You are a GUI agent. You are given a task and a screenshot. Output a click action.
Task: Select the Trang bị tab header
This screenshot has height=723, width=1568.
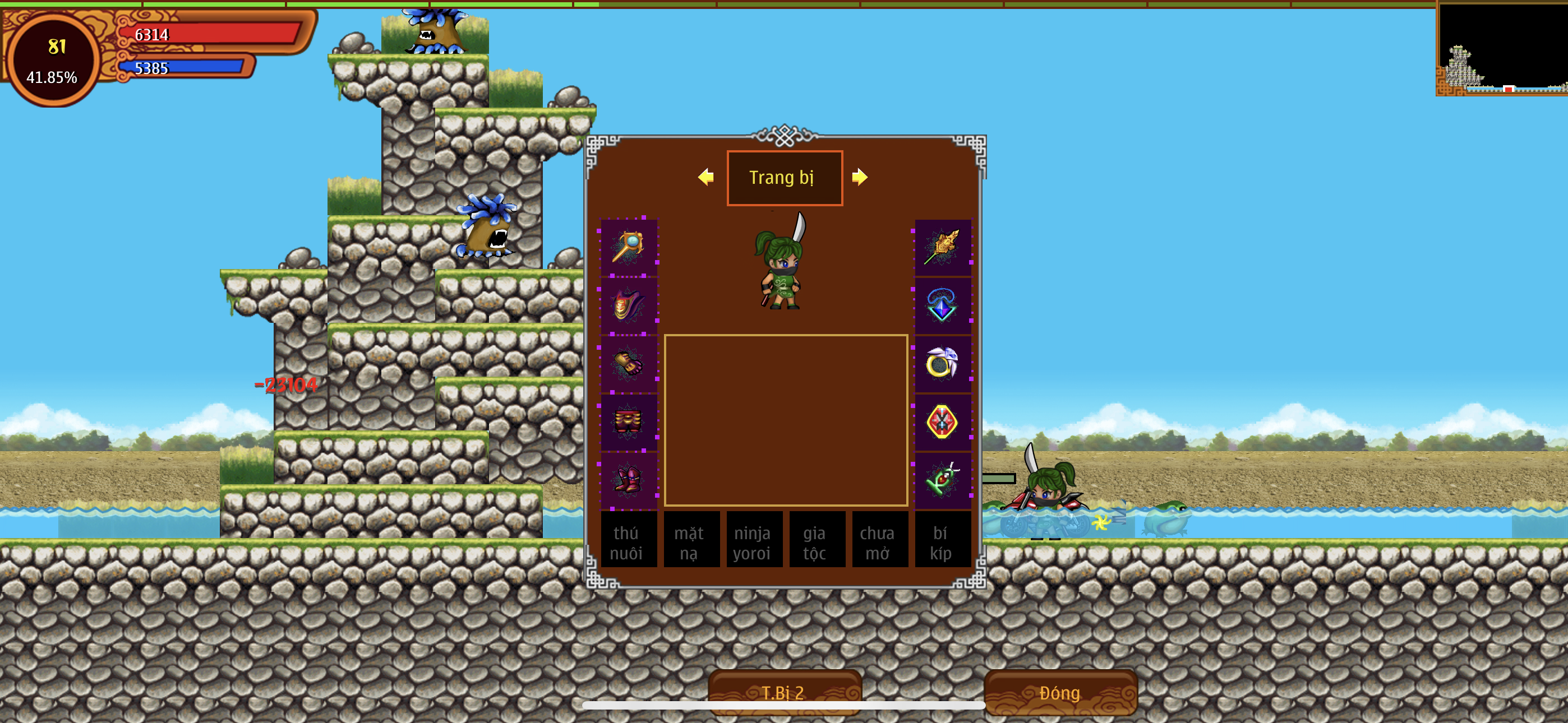tap(784, 178)
